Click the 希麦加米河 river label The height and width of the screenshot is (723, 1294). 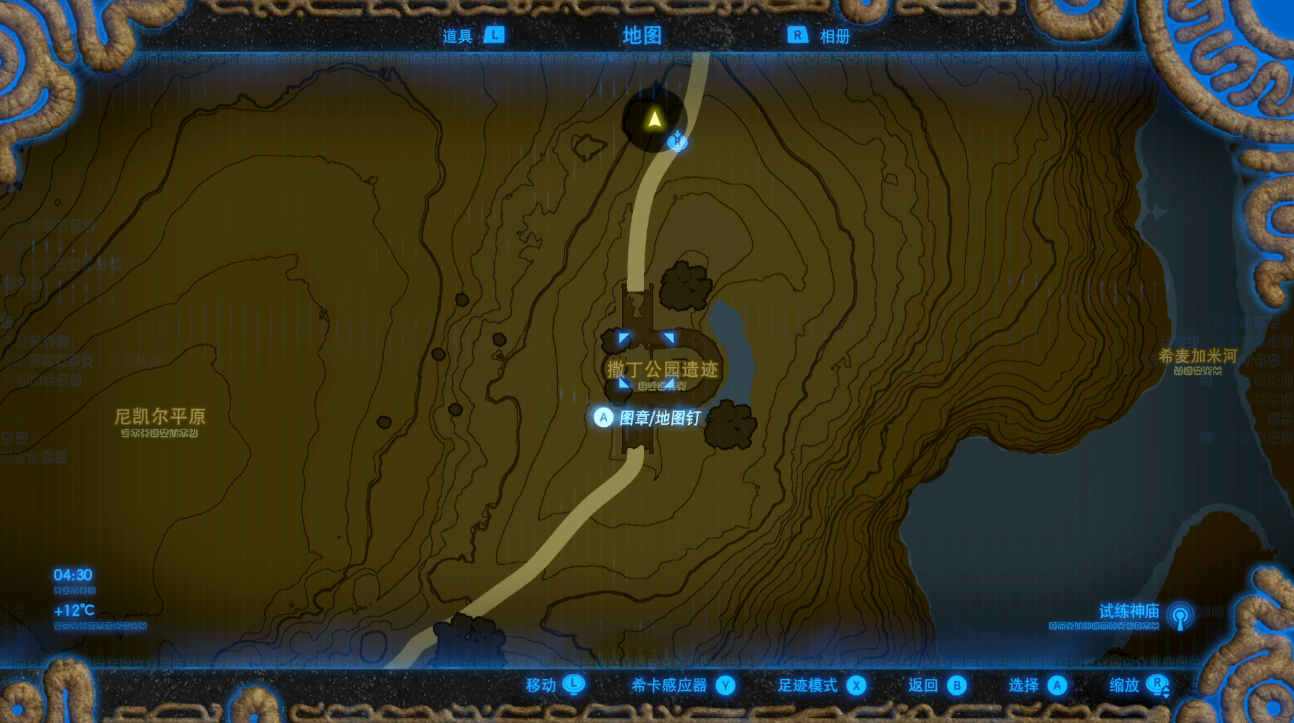pyautogui.click(x=1198, y=356)
